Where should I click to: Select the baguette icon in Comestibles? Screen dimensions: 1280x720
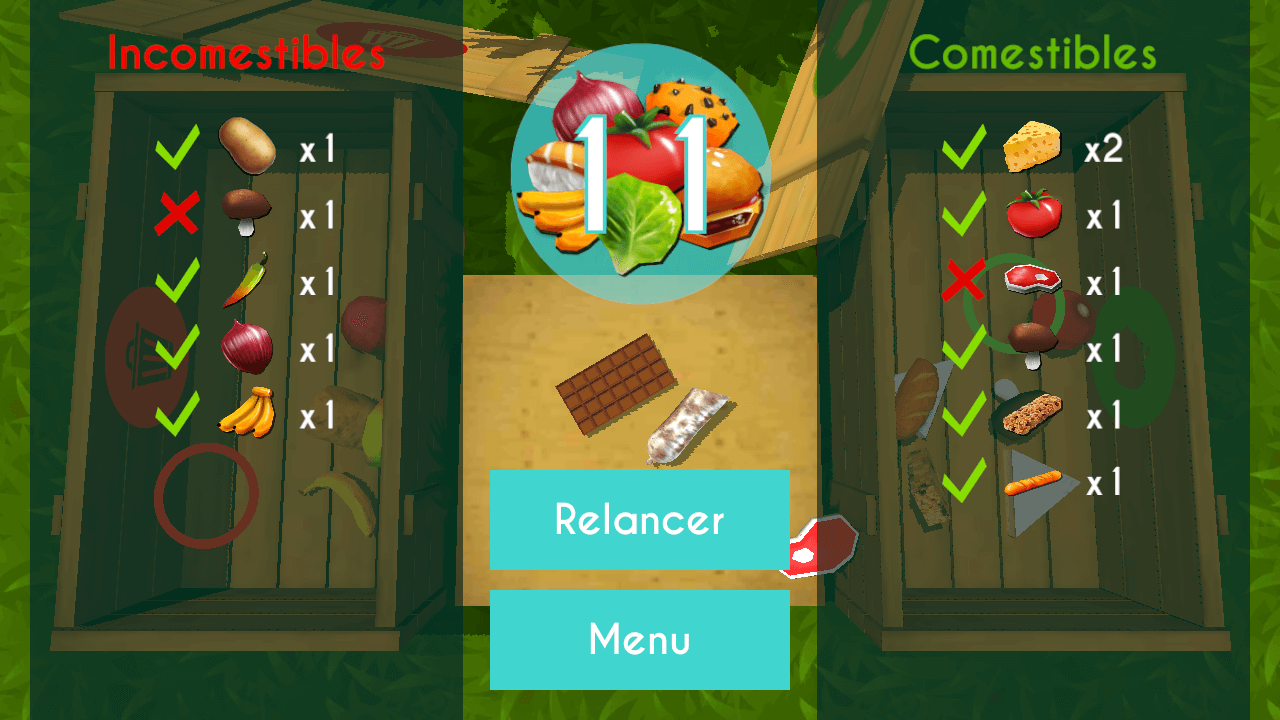pos(1035,485)
